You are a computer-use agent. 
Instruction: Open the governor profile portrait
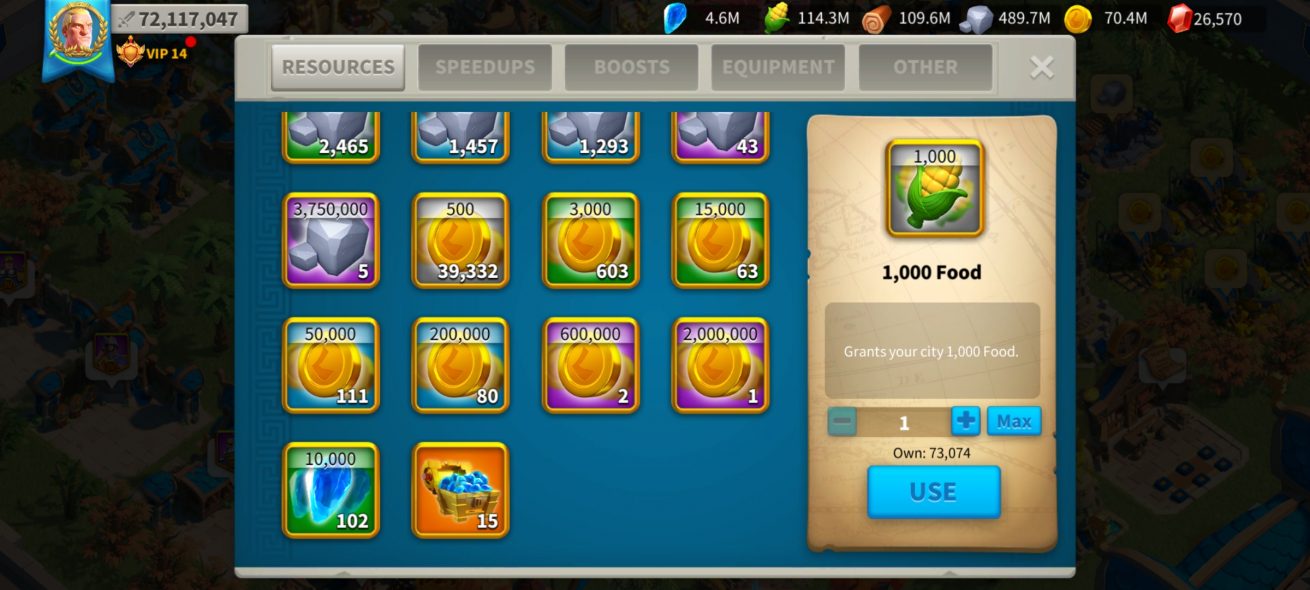coord(77,33)
